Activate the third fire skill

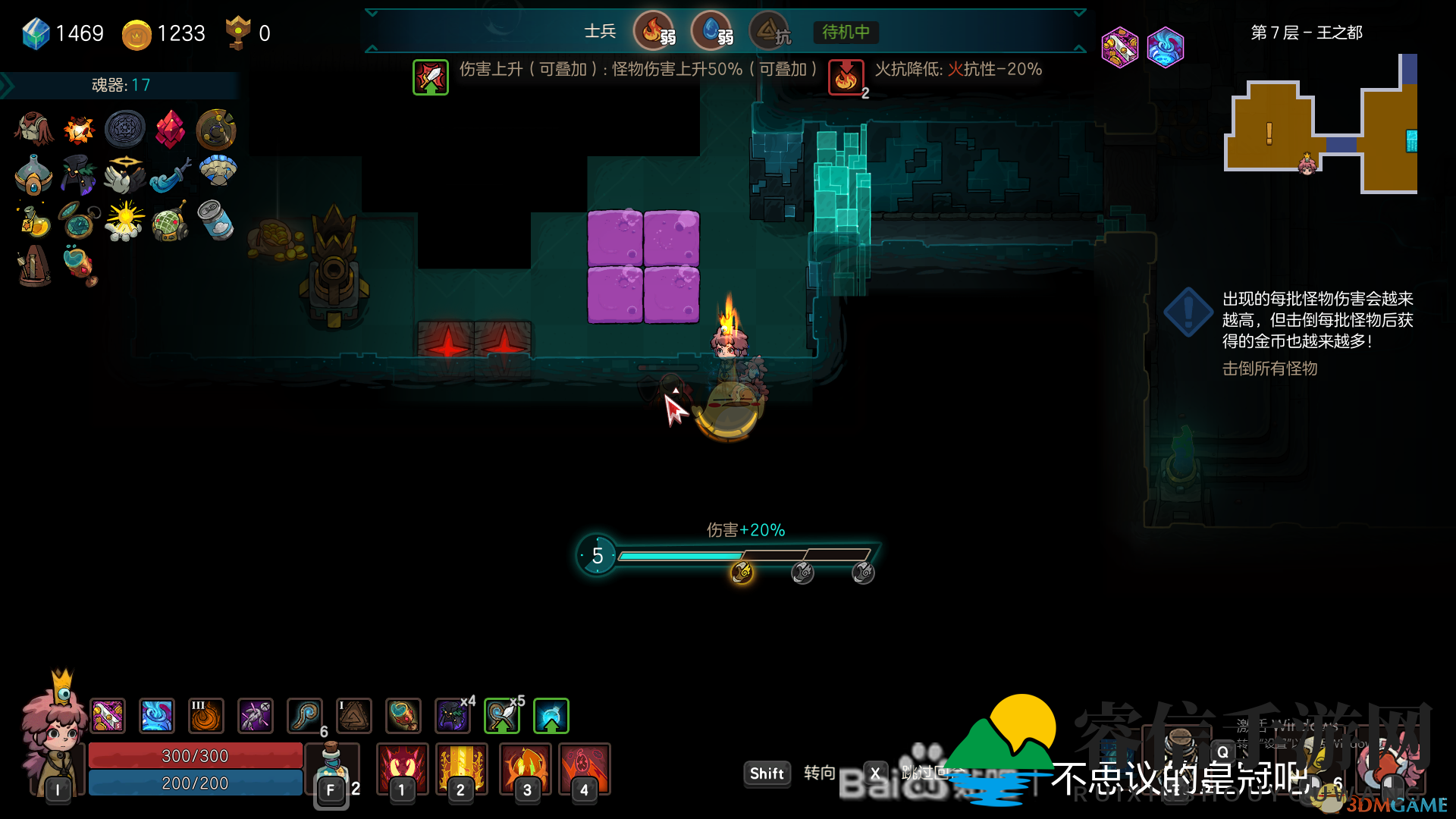pos(526,767)
